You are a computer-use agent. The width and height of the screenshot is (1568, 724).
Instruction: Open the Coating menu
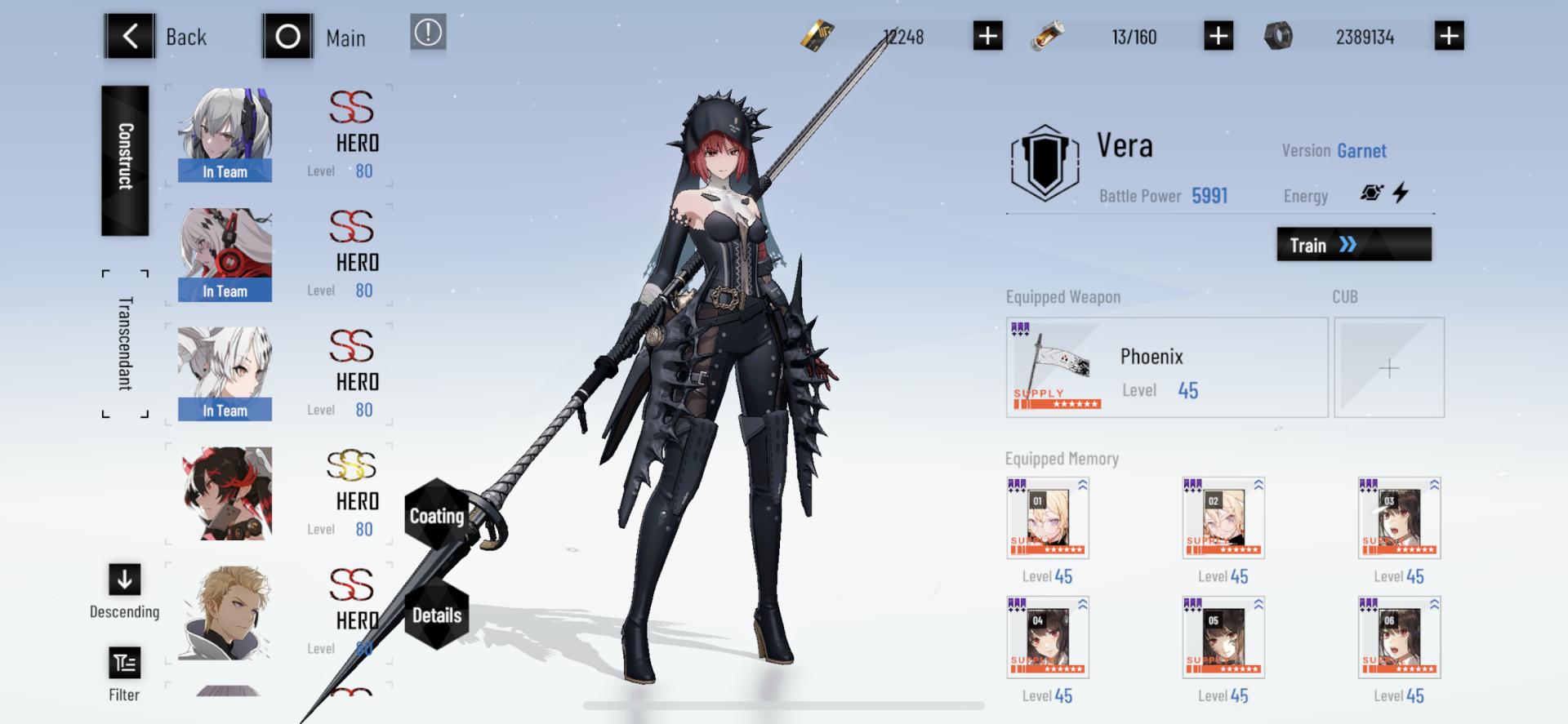click(x=438, y=515)
